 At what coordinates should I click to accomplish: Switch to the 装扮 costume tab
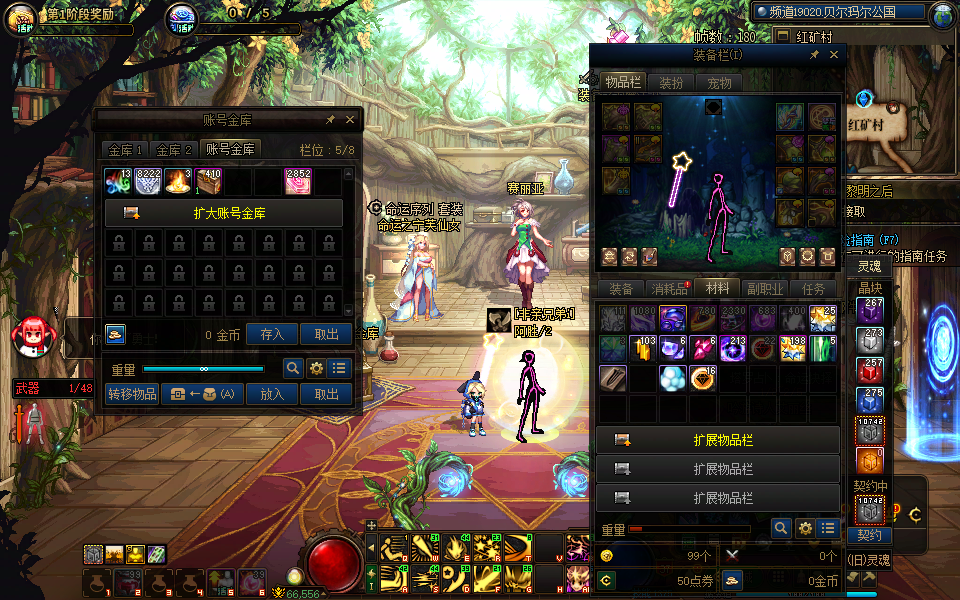[x=671, y=83]
